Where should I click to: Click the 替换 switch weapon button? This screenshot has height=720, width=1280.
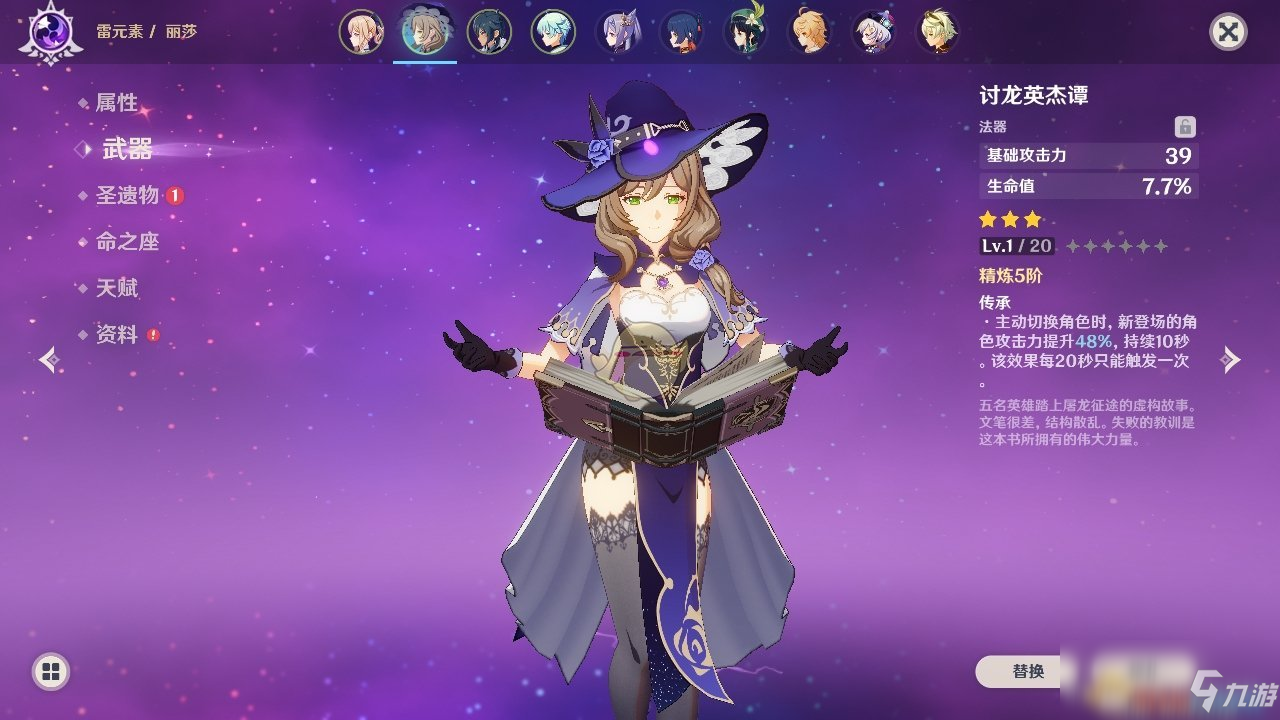[1028, 672]
